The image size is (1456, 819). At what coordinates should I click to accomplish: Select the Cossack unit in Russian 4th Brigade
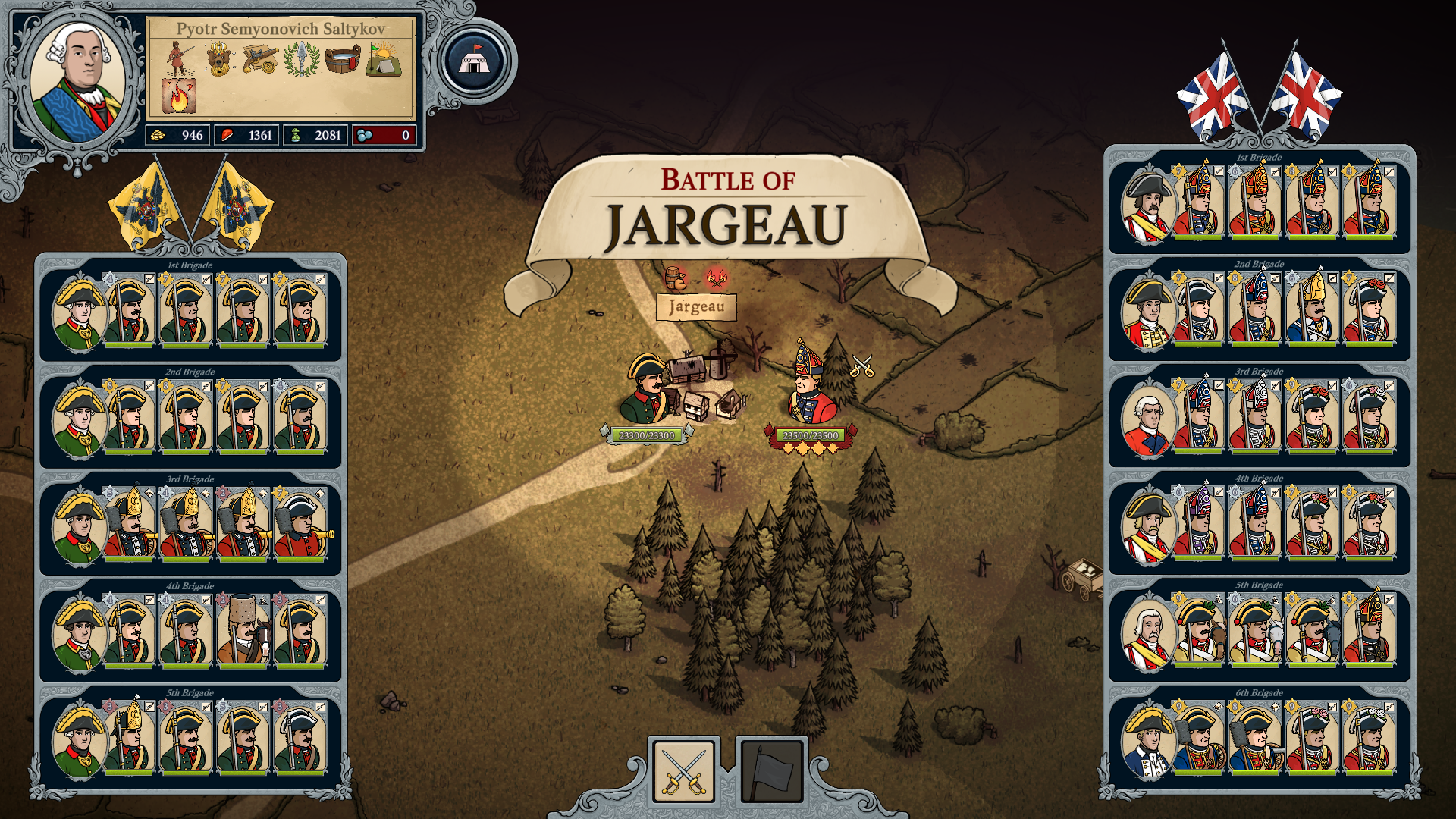[x=243, y=629]
